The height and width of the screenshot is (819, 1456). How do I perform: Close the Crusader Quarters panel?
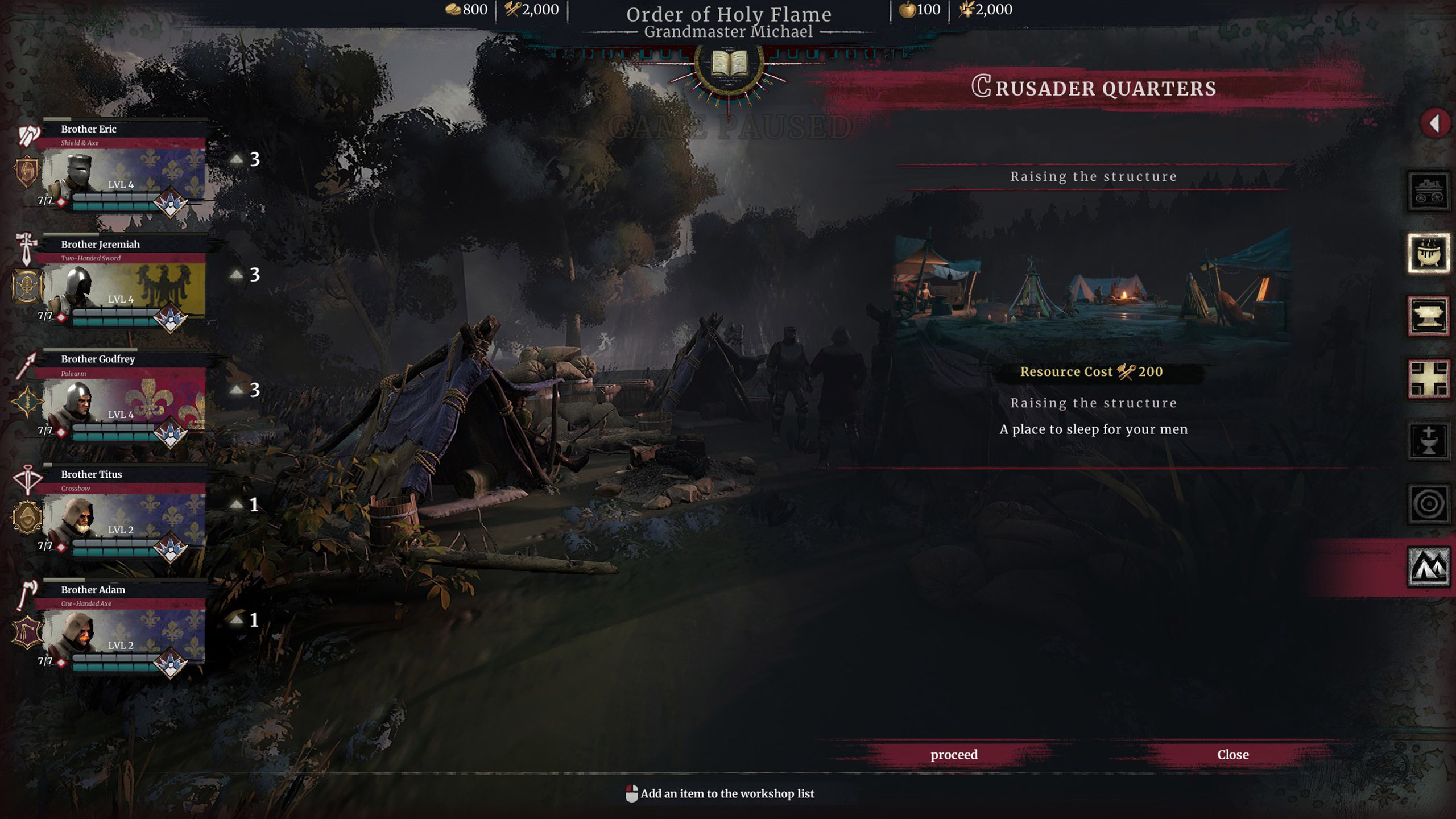click(x=1232, y=754)
